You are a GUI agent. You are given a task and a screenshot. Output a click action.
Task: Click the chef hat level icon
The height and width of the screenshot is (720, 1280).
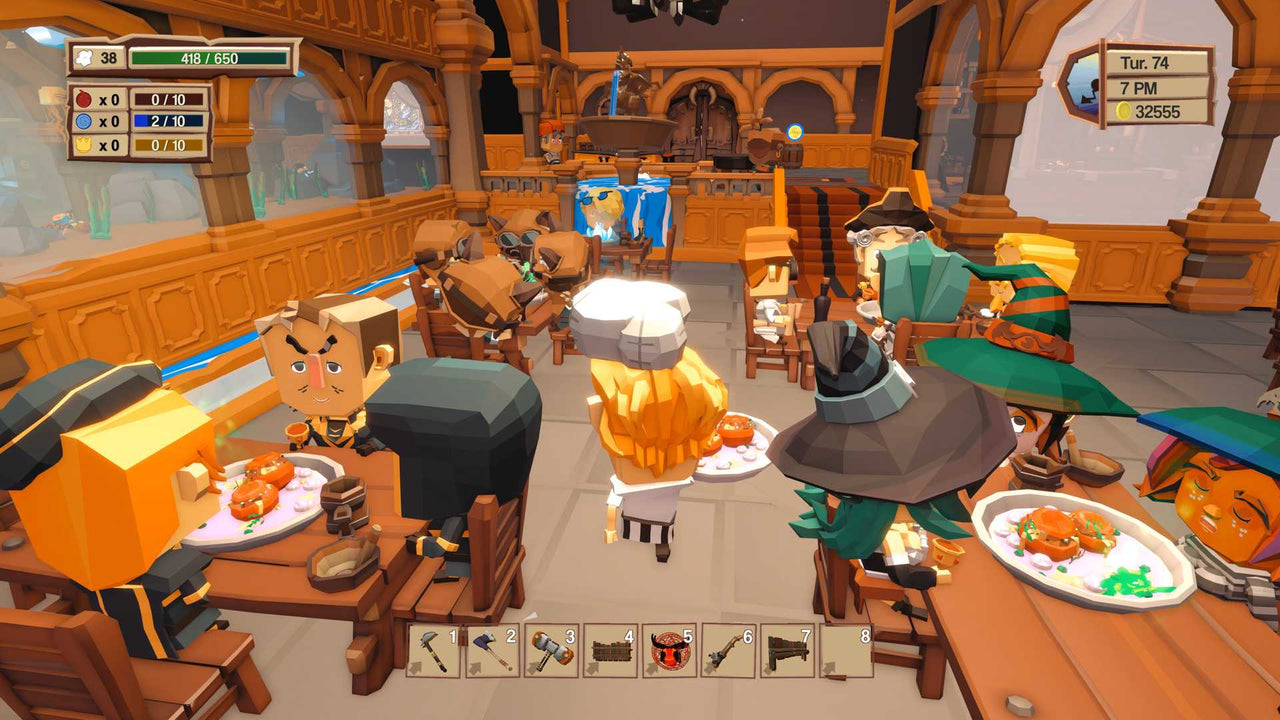(x=82, y=58)
